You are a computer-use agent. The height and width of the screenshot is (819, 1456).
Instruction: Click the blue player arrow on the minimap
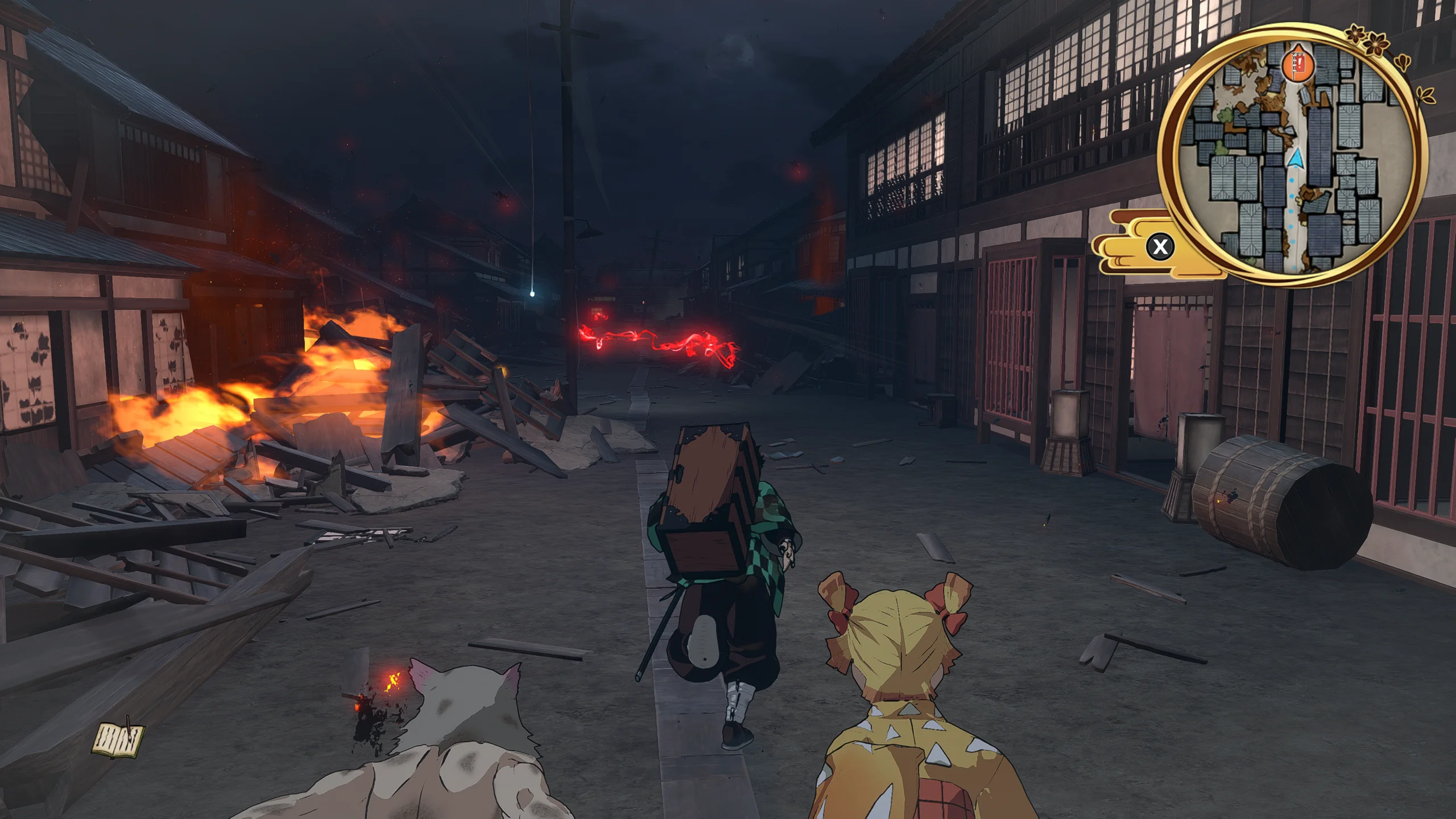pos(1296,158)
